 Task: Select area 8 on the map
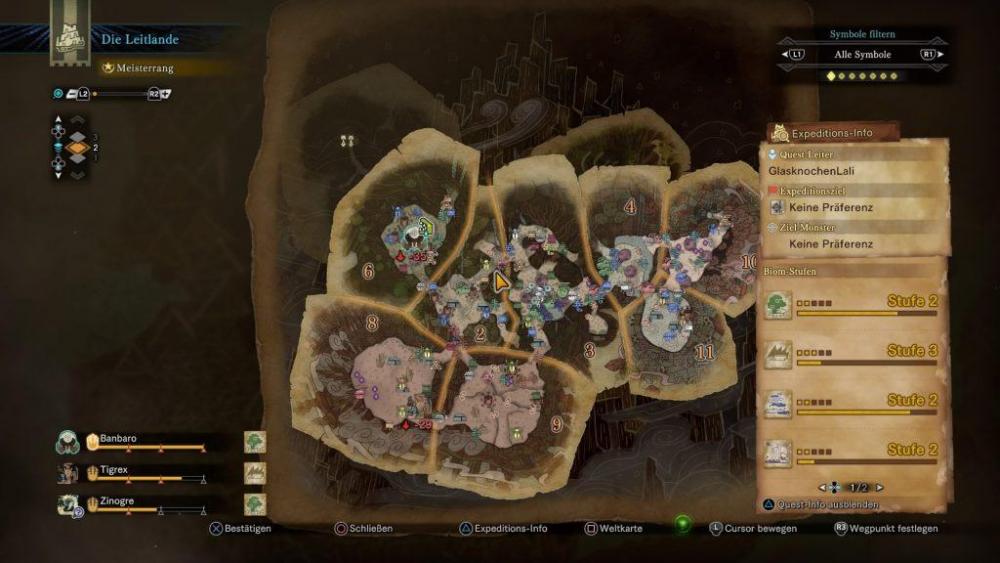coord(372,322)
